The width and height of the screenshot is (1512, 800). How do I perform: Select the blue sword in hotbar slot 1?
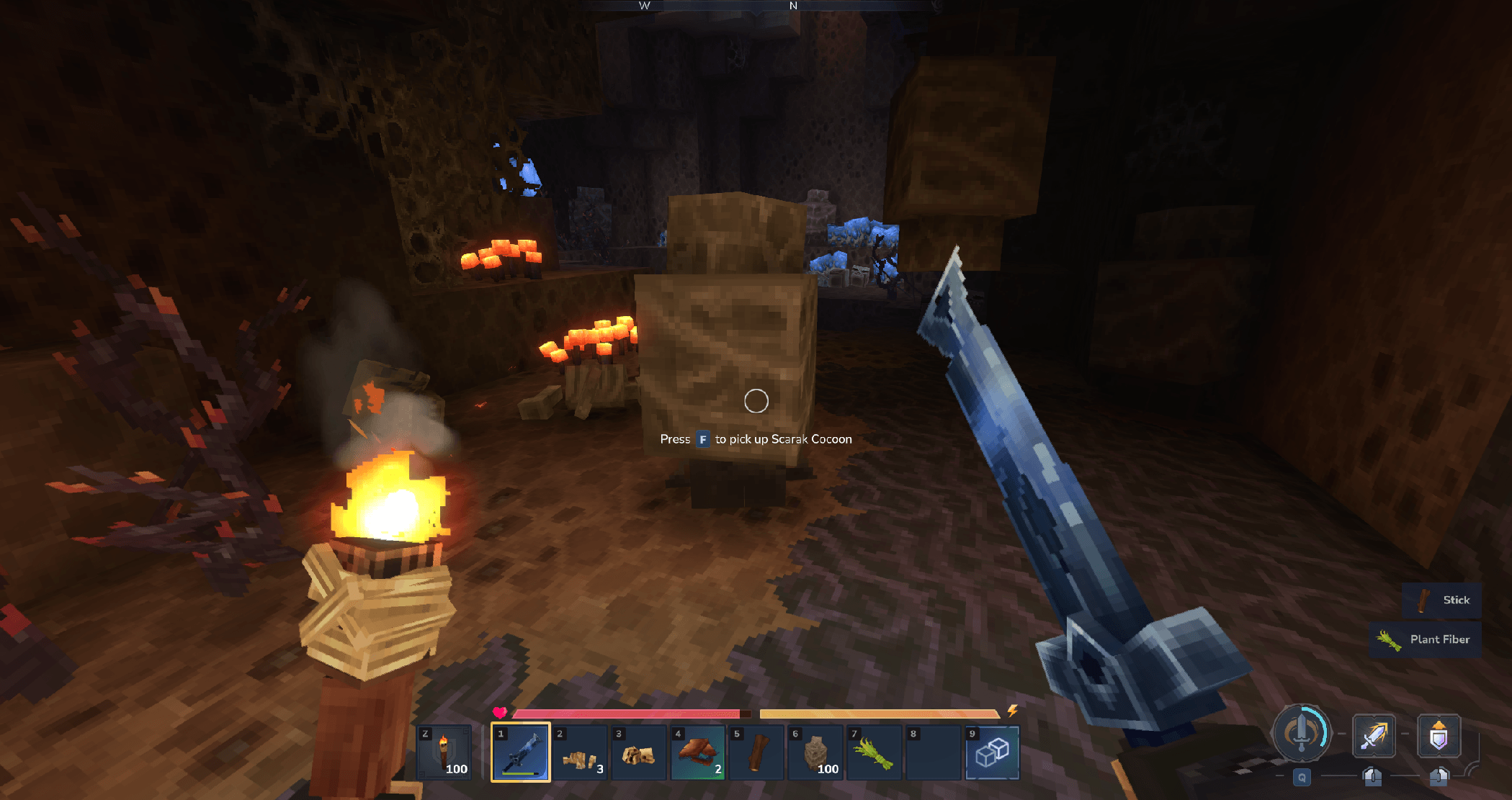coord(521,752)
